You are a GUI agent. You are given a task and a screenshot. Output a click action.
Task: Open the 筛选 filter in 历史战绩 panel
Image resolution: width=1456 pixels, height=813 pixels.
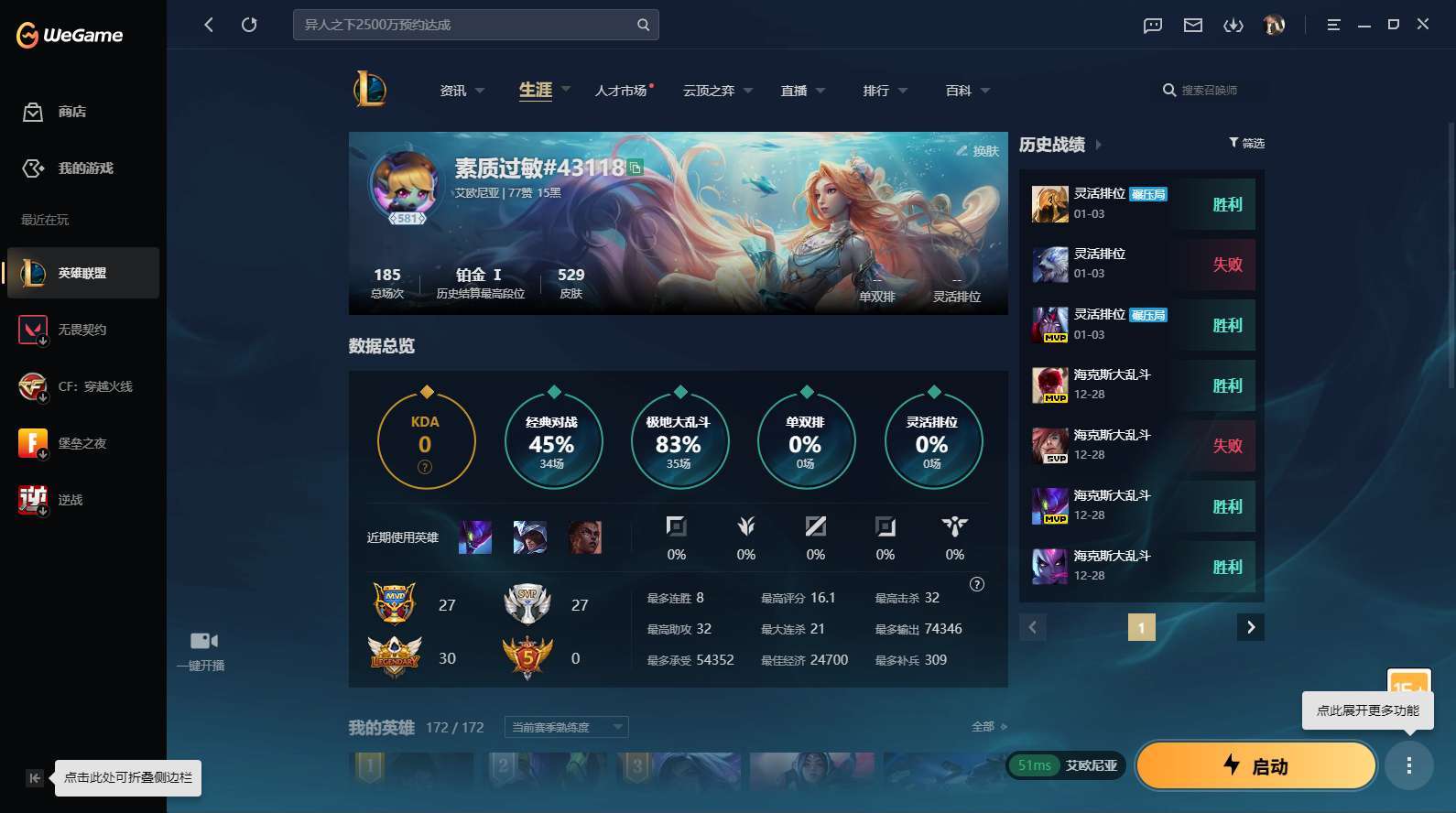tap(1246, 143)
